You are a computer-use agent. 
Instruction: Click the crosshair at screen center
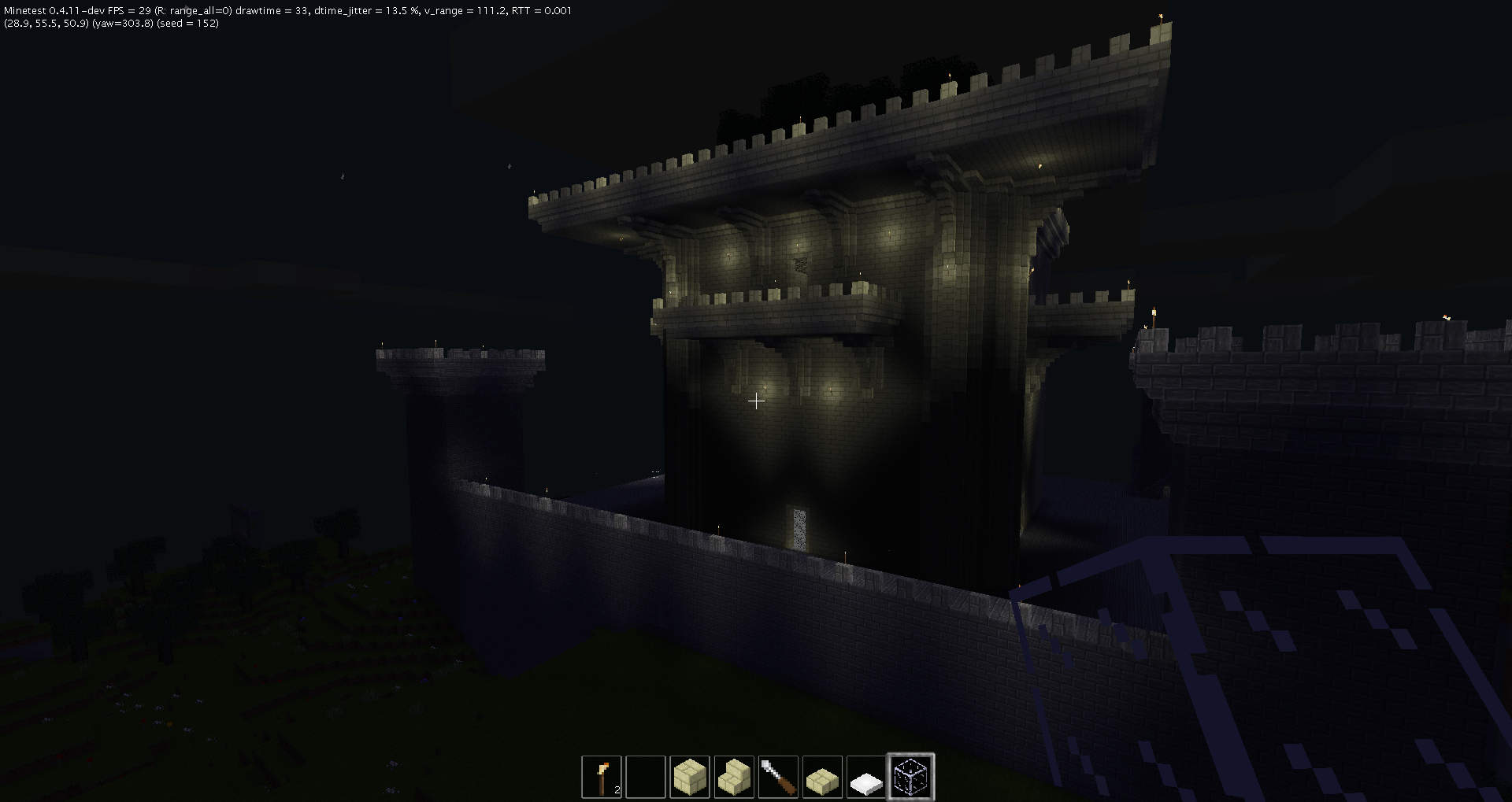(x=756, y=401)
